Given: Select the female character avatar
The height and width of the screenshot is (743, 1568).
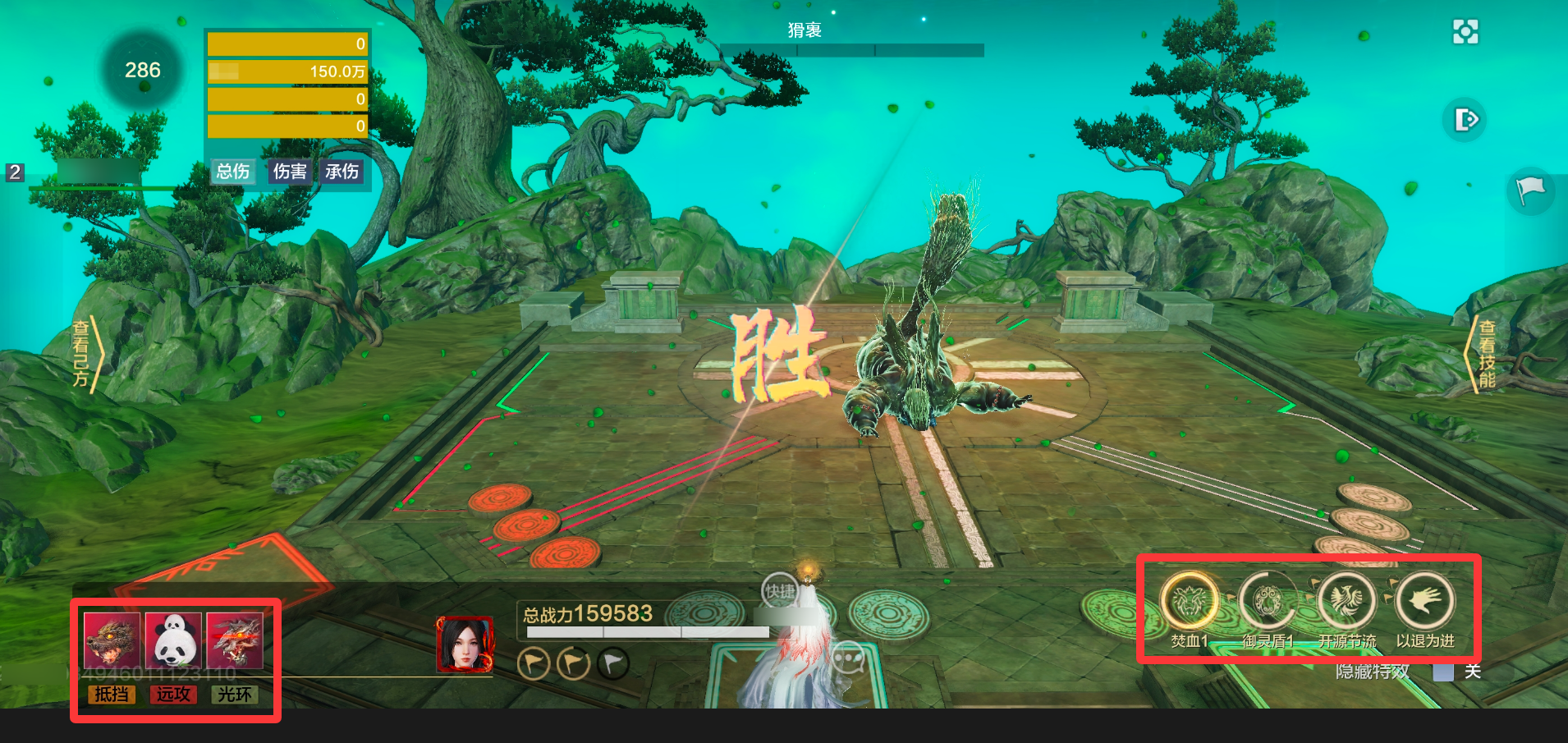Looking at the screenshot, I should 465,644.
